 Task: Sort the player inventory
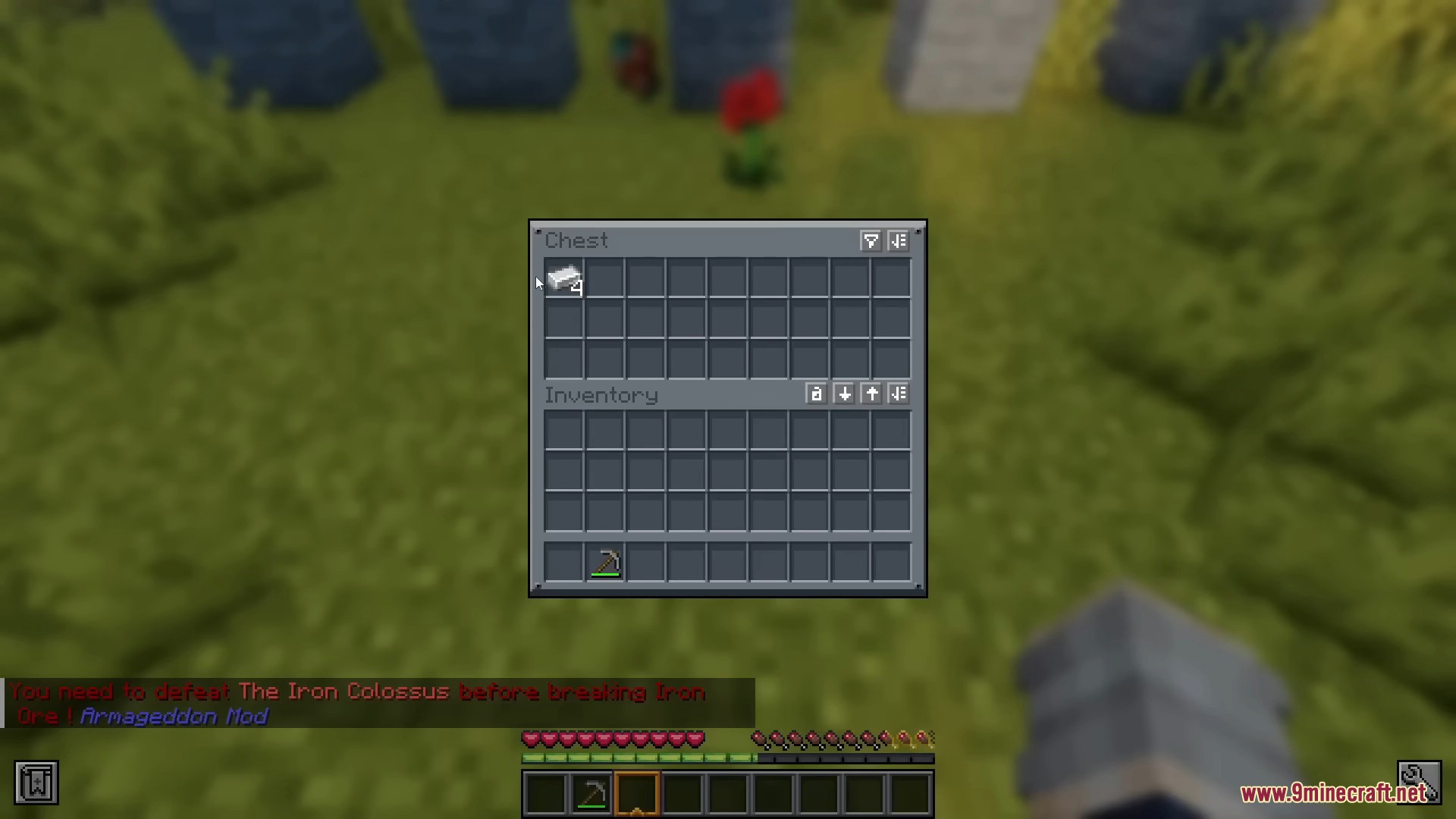point(899,394)
